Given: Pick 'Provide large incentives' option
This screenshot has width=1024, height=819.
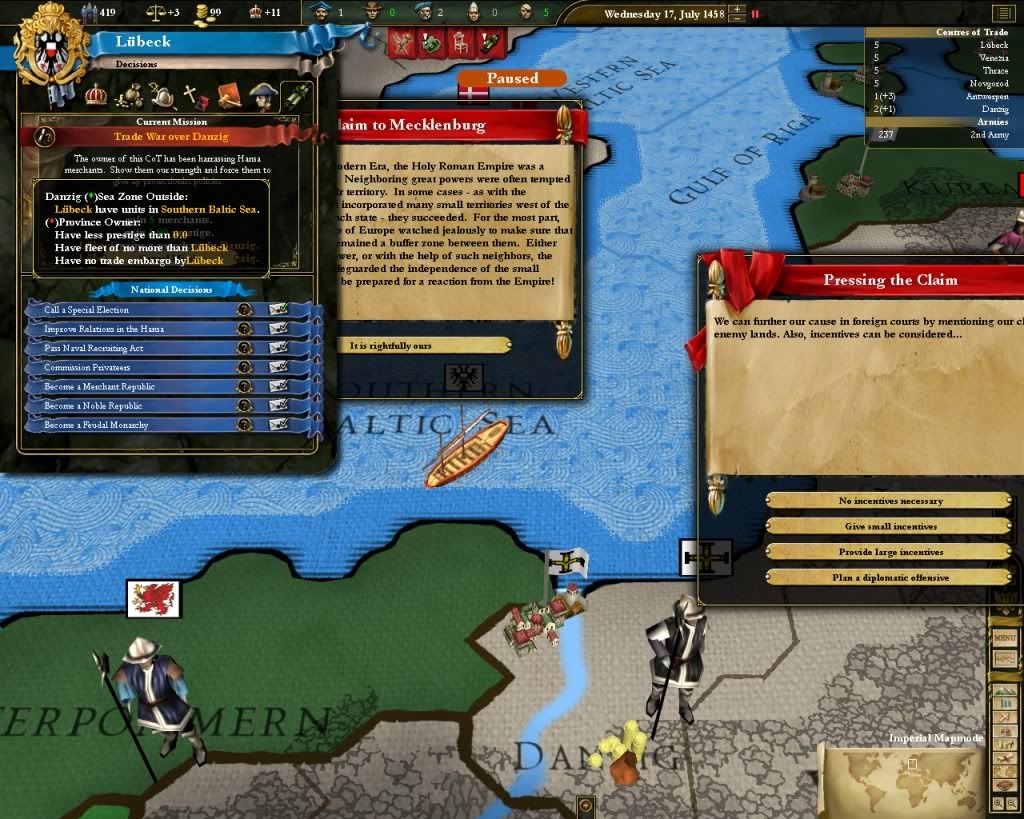Looking at the screenshot, I should (x=890, y=552).
